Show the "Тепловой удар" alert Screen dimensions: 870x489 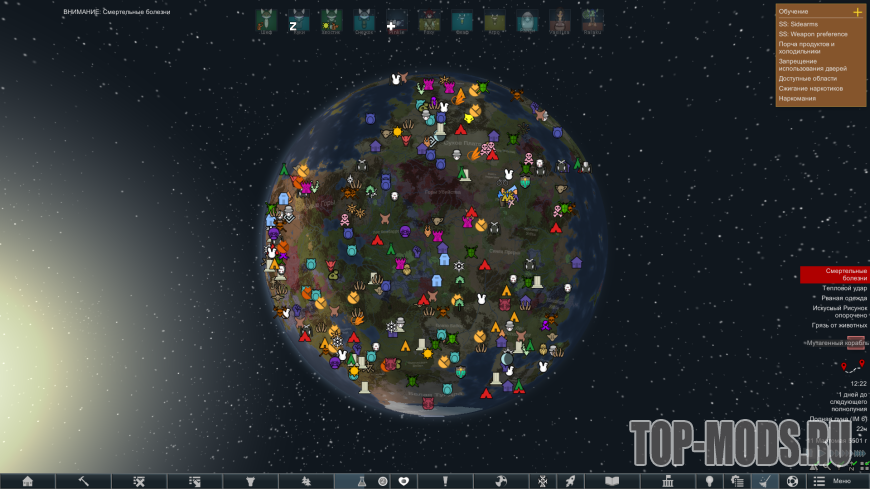click(x=838, y=288)
